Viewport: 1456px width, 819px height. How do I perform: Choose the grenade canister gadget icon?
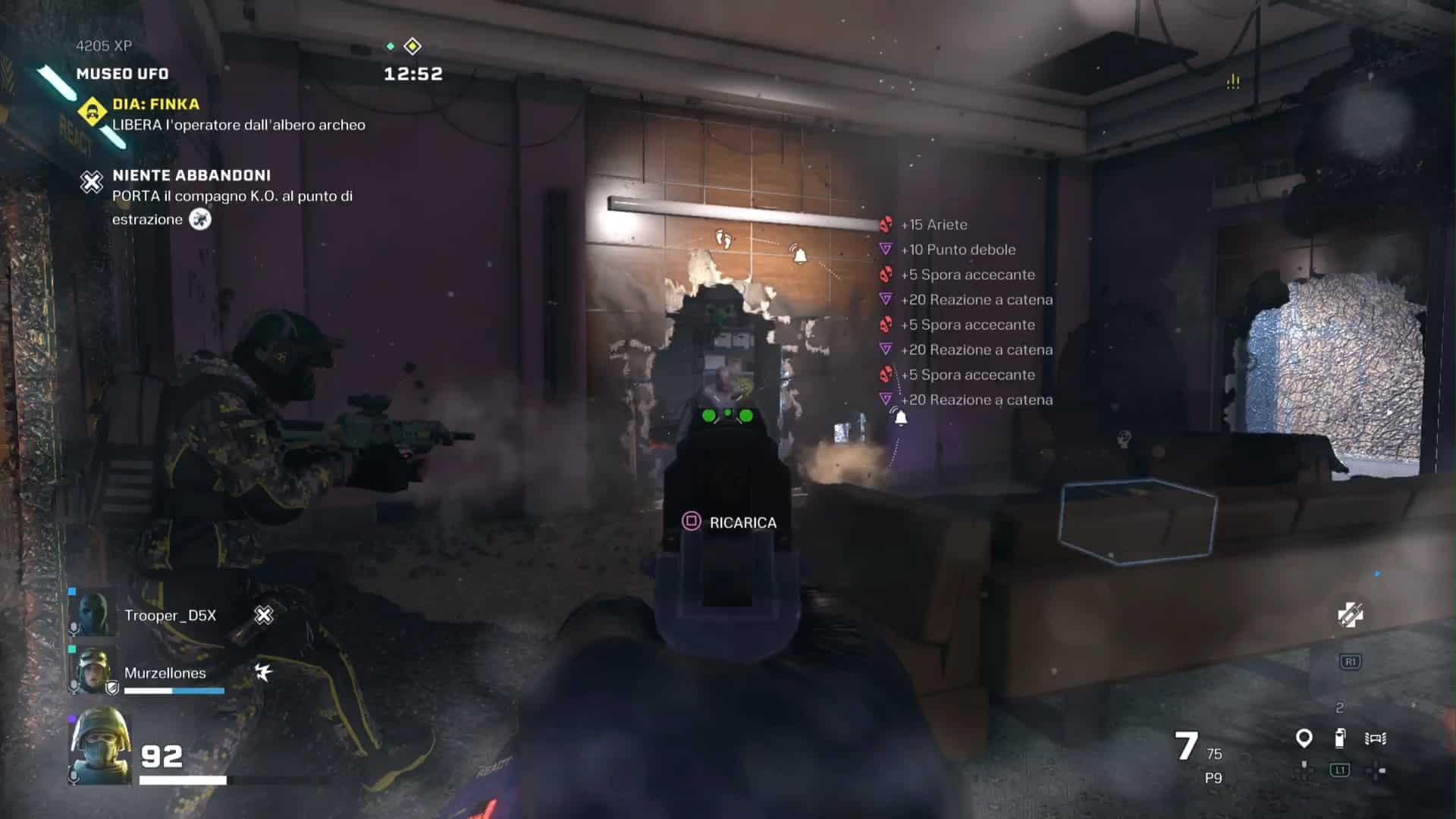pos(1340,738)
